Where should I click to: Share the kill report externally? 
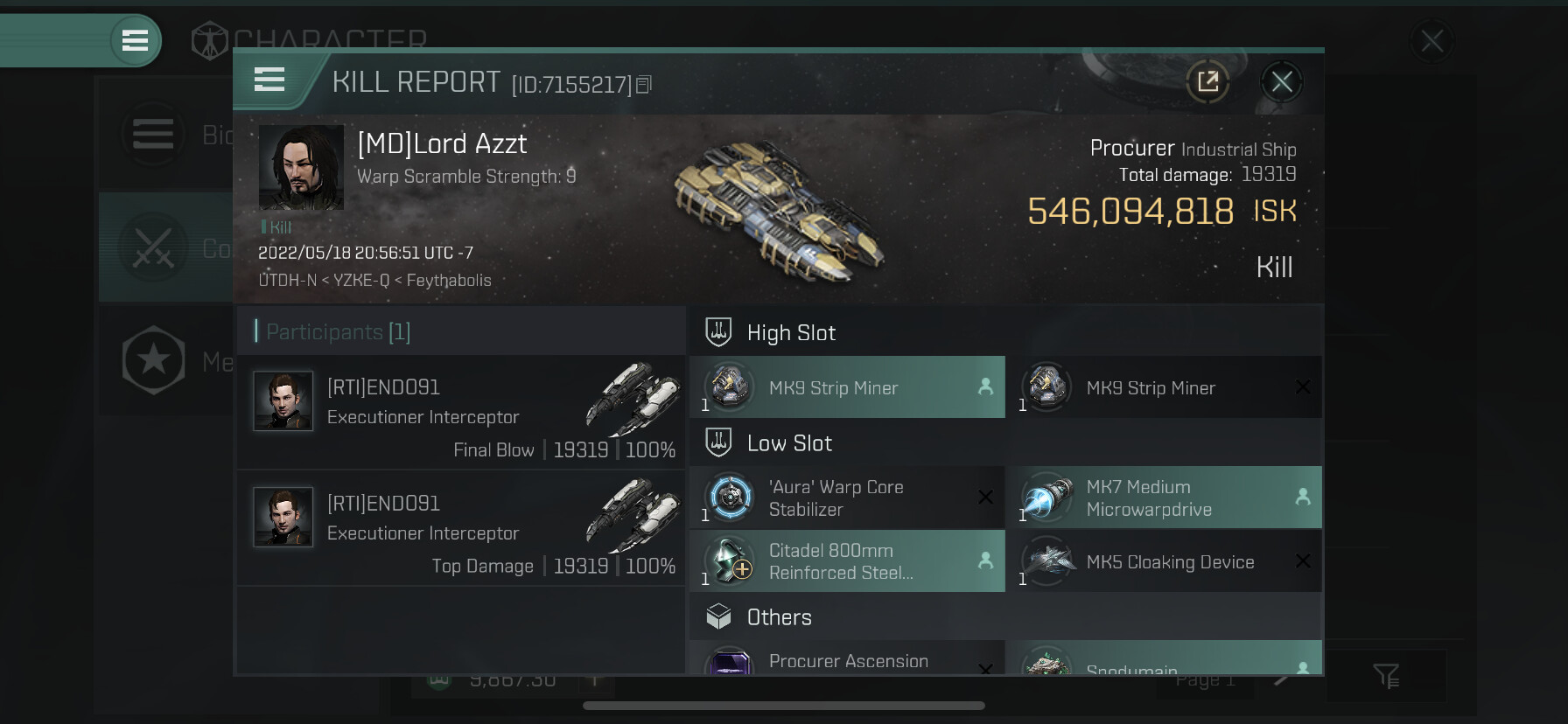pyautogui.click(x=1207, y=82)
